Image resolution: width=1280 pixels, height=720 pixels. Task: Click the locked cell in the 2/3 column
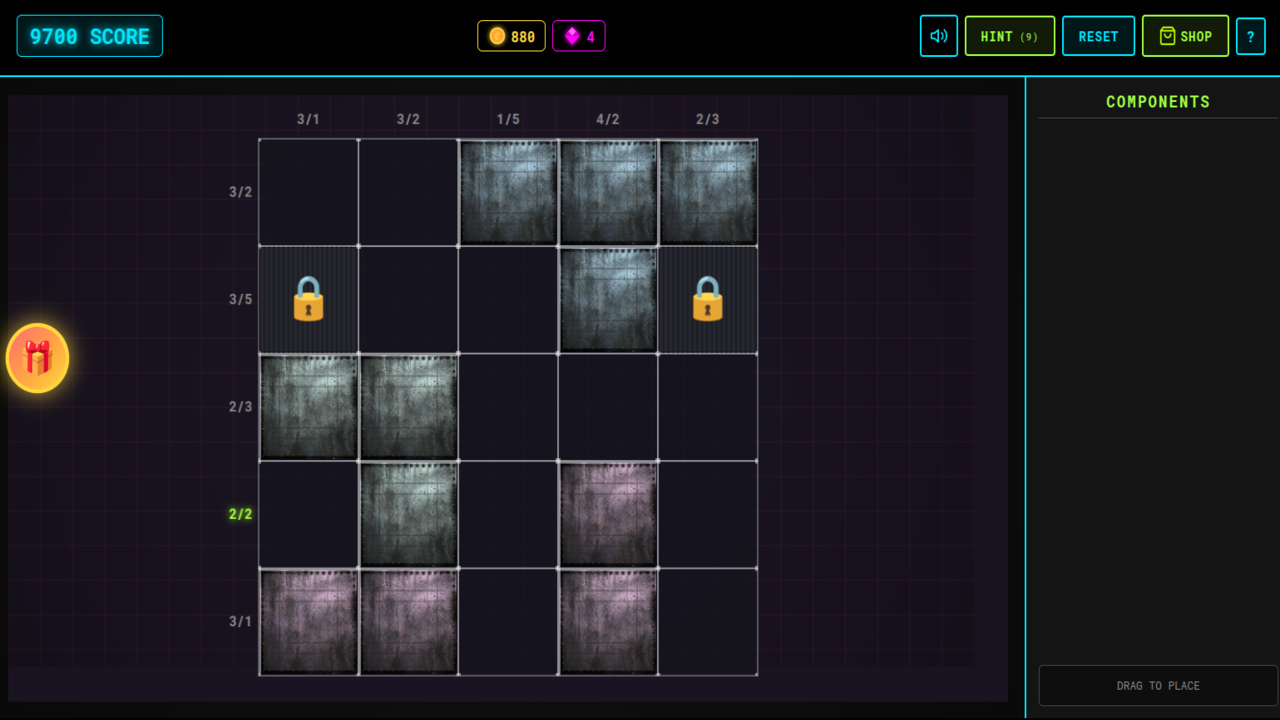click(708, 299)
